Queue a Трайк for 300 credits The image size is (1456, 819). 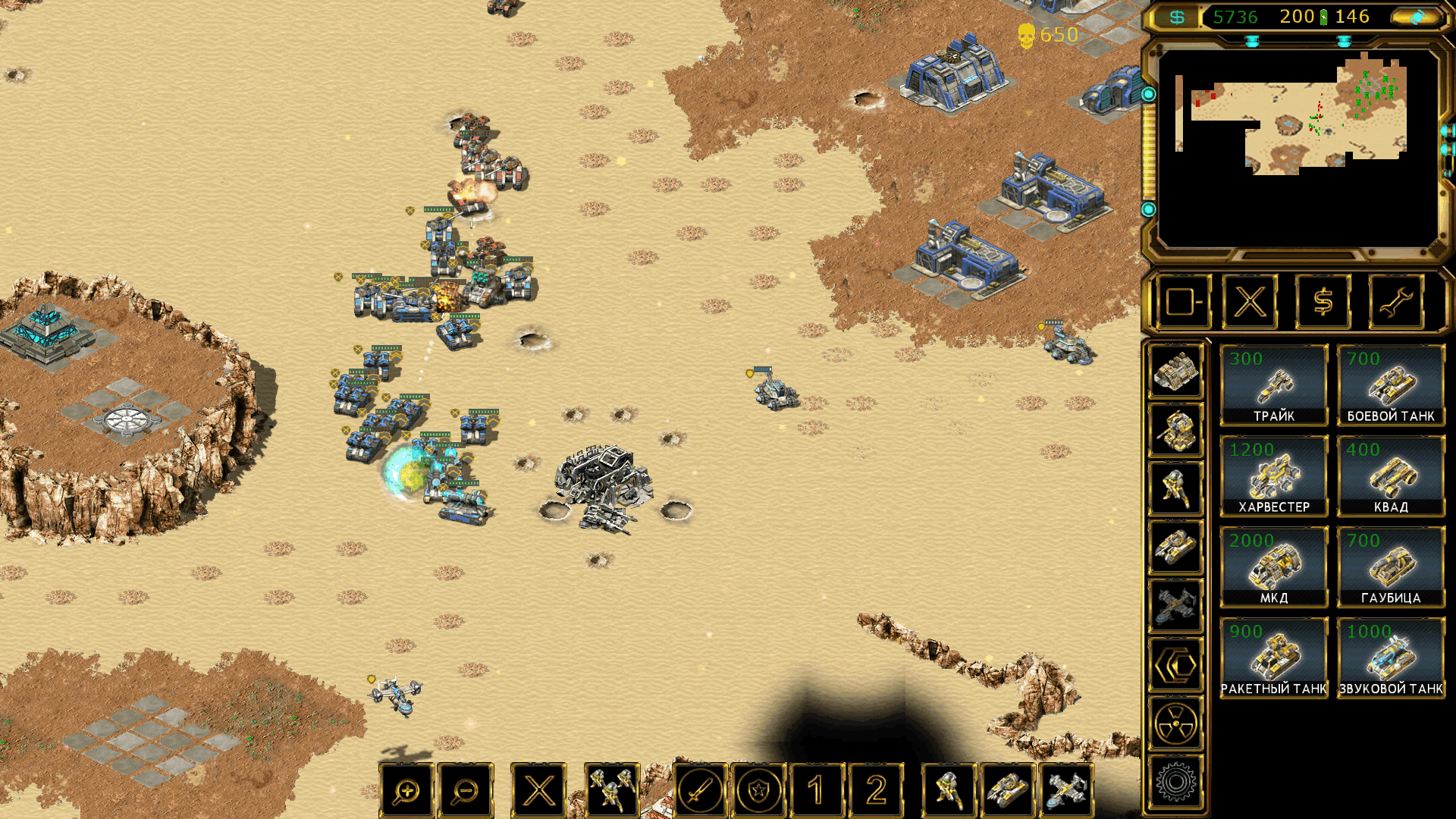coord(1274,385)
